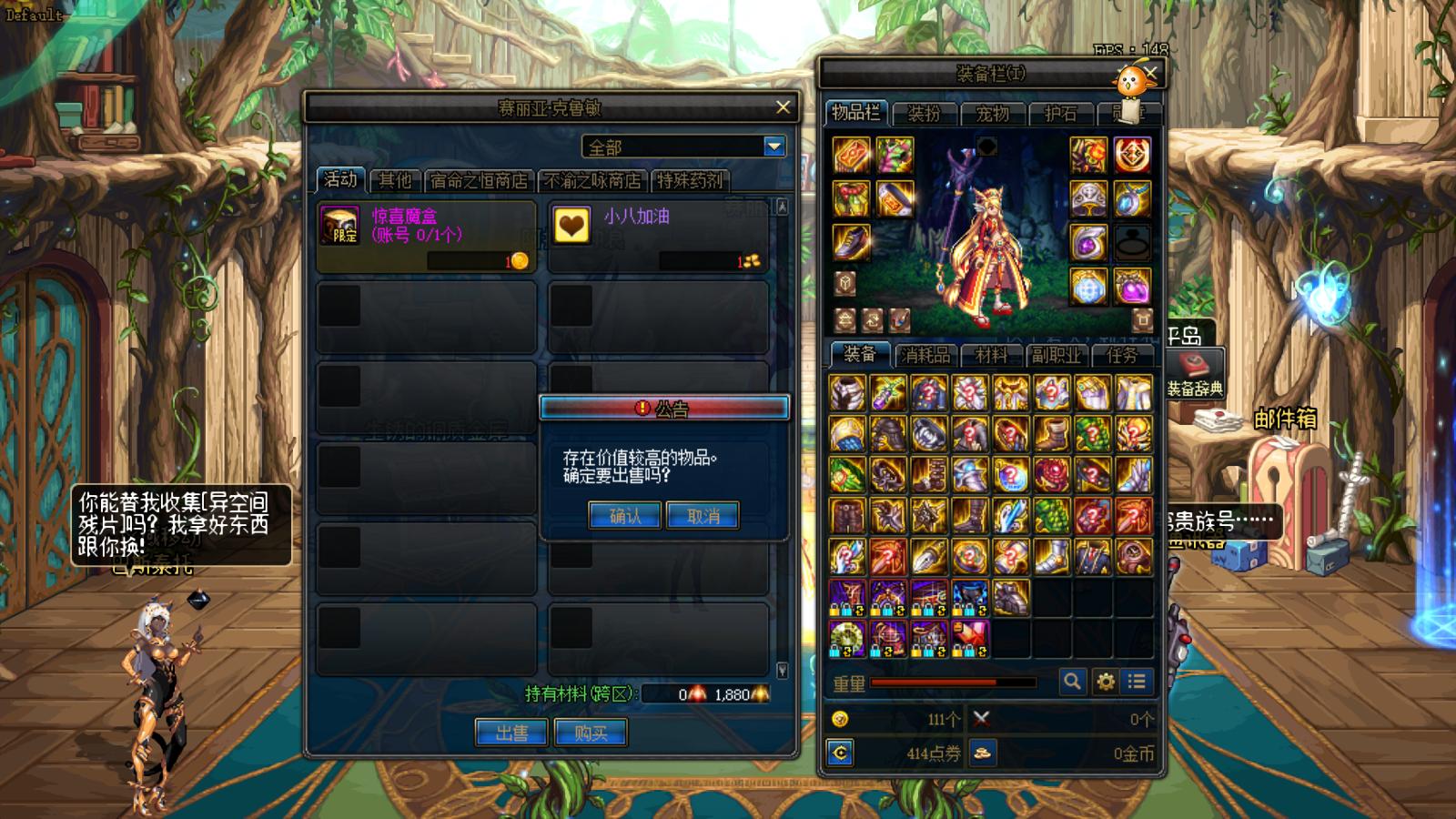Switch to the 其他 shop tab

[395, 180]
